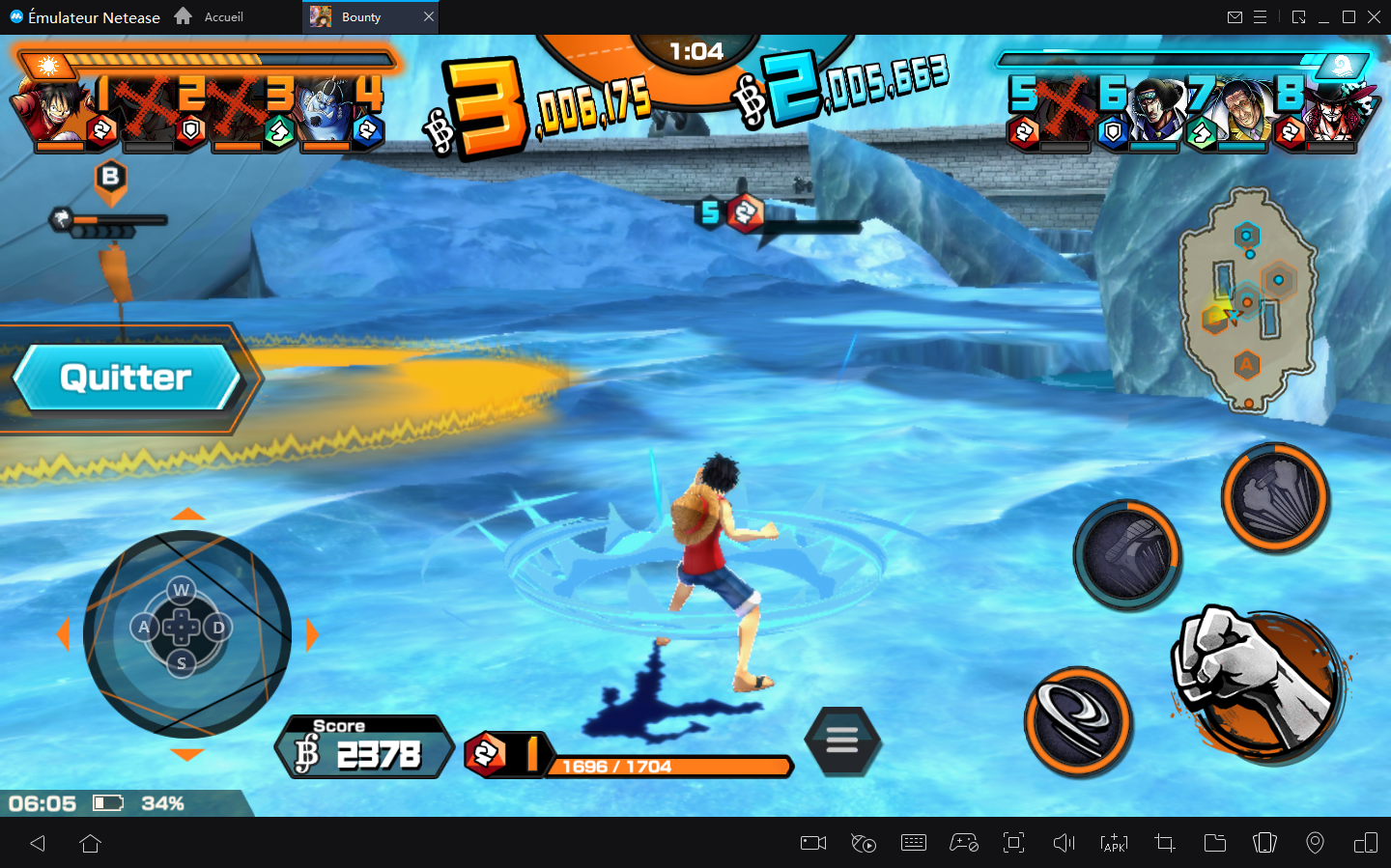1391x868 pixels.
Task: Click the Quitter button
Action: 126,378
